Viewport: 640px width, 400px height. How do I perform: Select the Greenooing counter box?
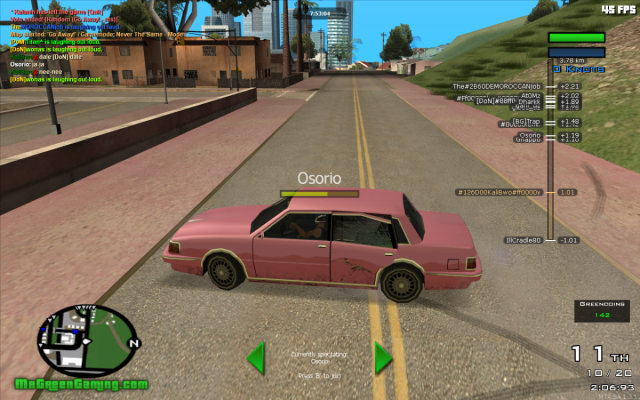[600, 309]
